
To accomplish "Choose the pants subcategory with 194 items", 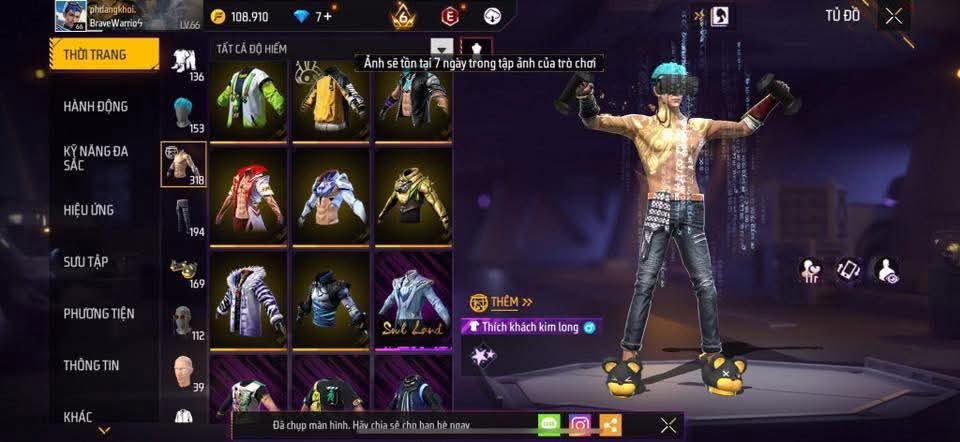I will (x=182, y=217).
